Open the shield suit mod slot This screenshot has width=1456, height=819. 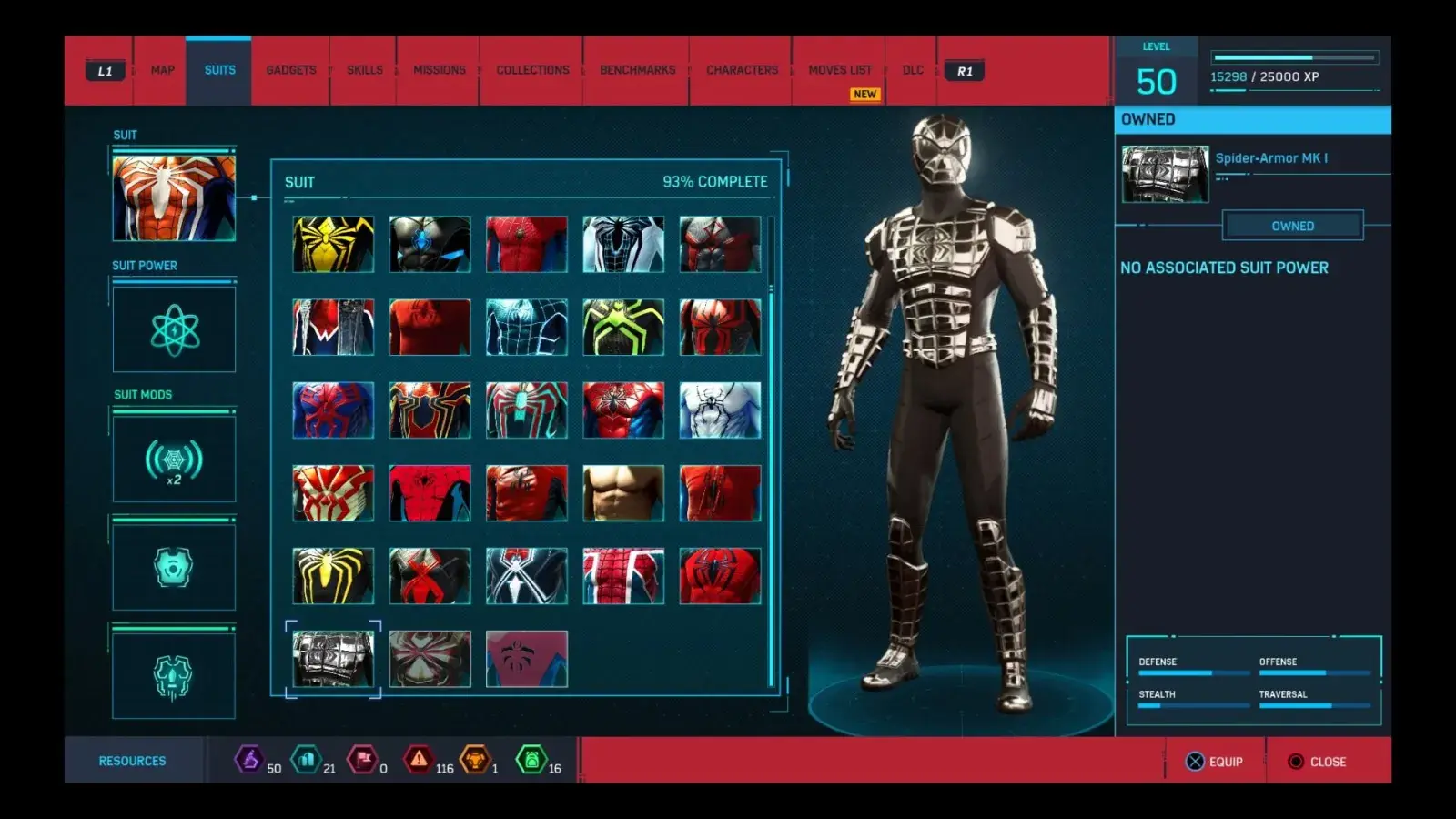(173, 566)
